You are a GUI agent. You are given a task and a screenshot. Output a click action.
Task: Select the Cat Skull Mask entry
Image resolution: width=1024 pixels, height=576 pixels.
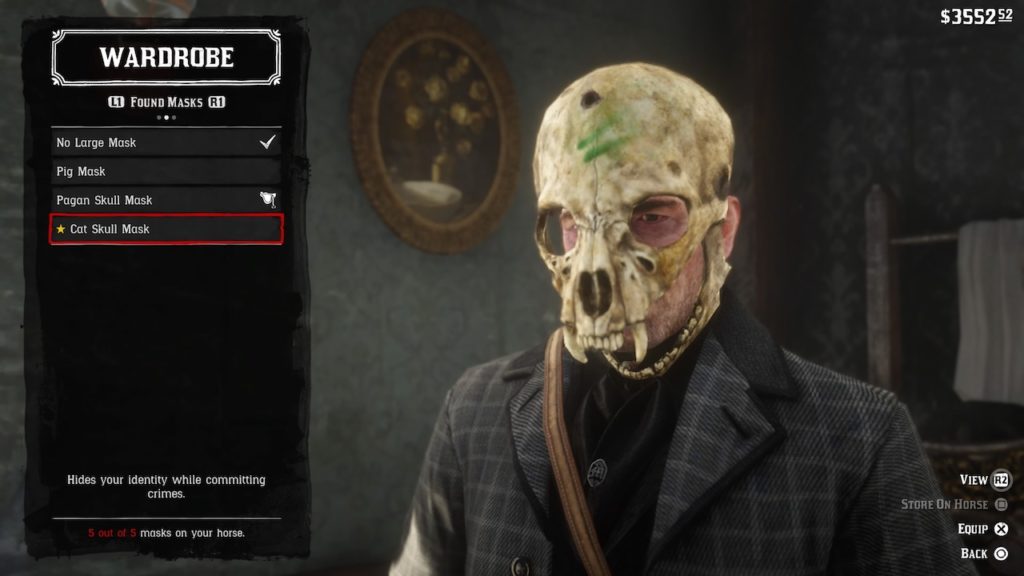pyautogui.click(x=166, y=229)
